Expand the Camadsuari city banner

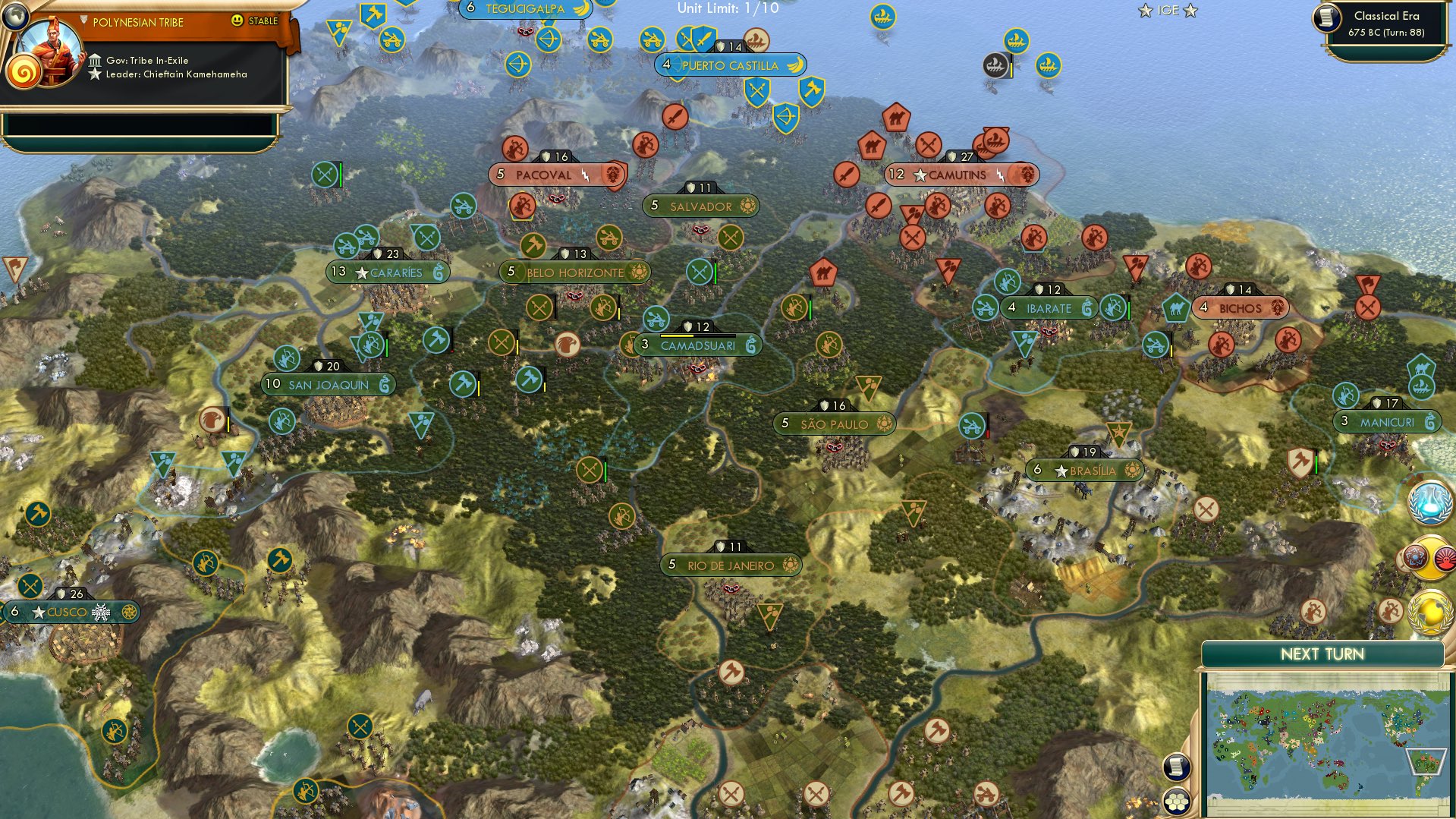click(698, 345)
